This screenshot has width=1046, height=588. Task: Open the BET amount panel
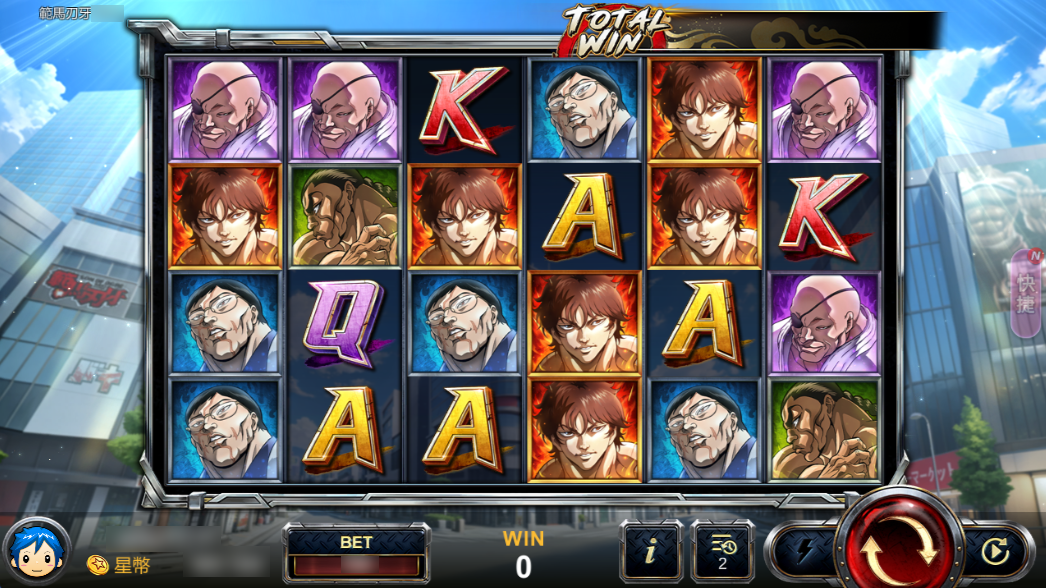pos(356,553)
